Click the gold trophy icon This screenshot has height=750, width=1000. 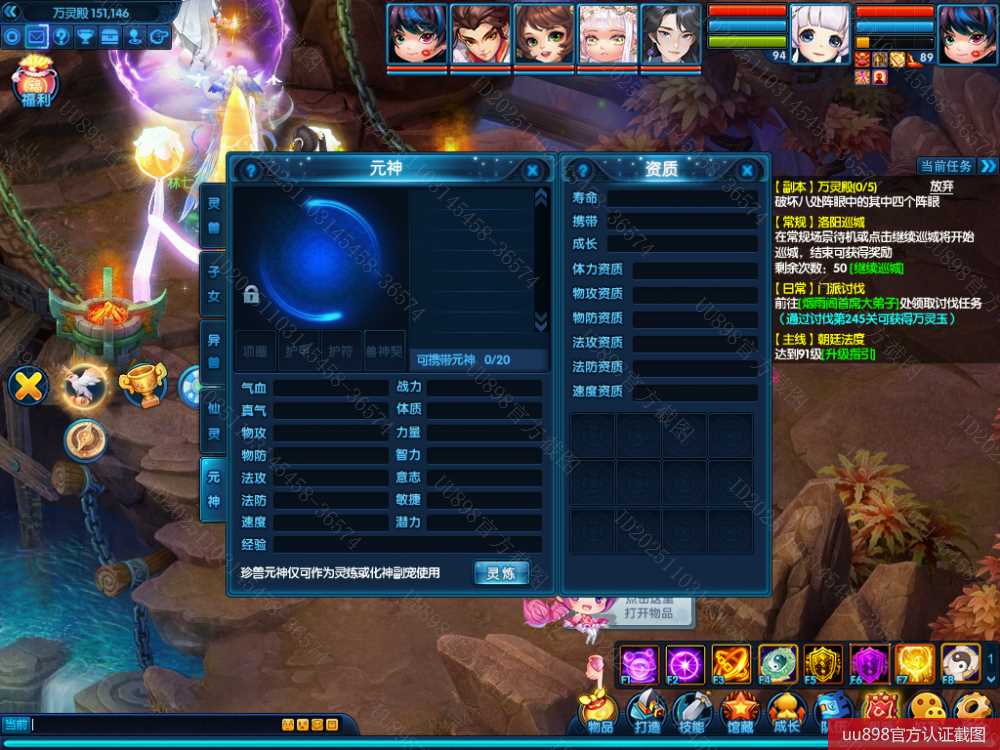point(141,384)
